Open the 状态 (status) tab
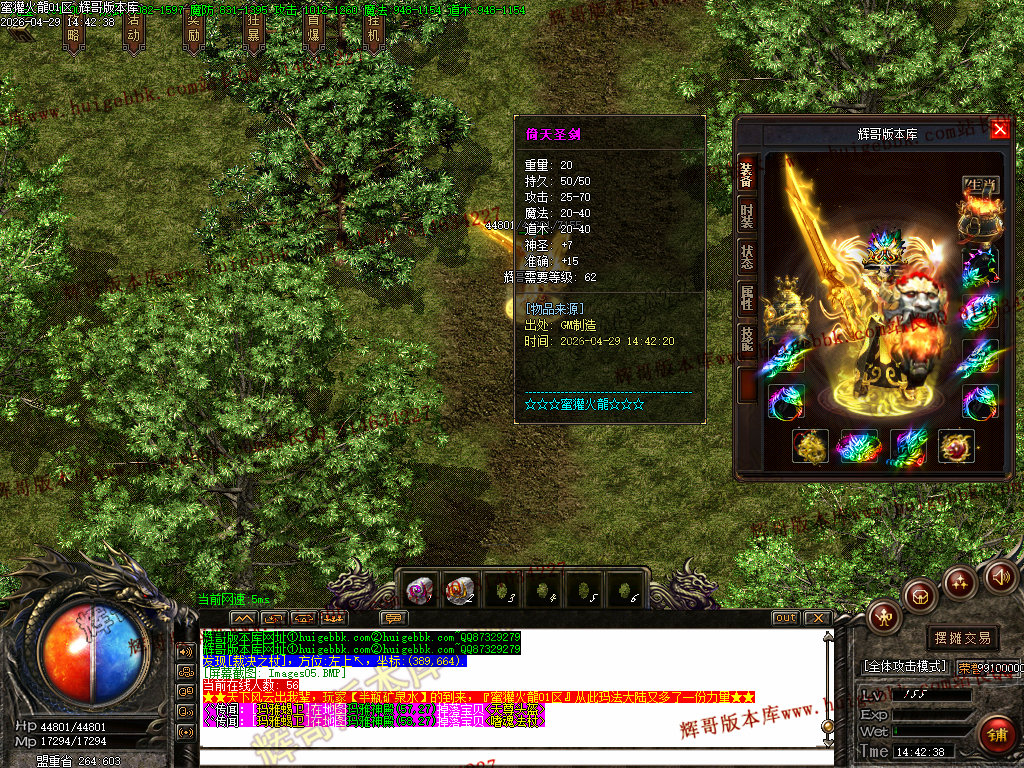 [747, 257]
